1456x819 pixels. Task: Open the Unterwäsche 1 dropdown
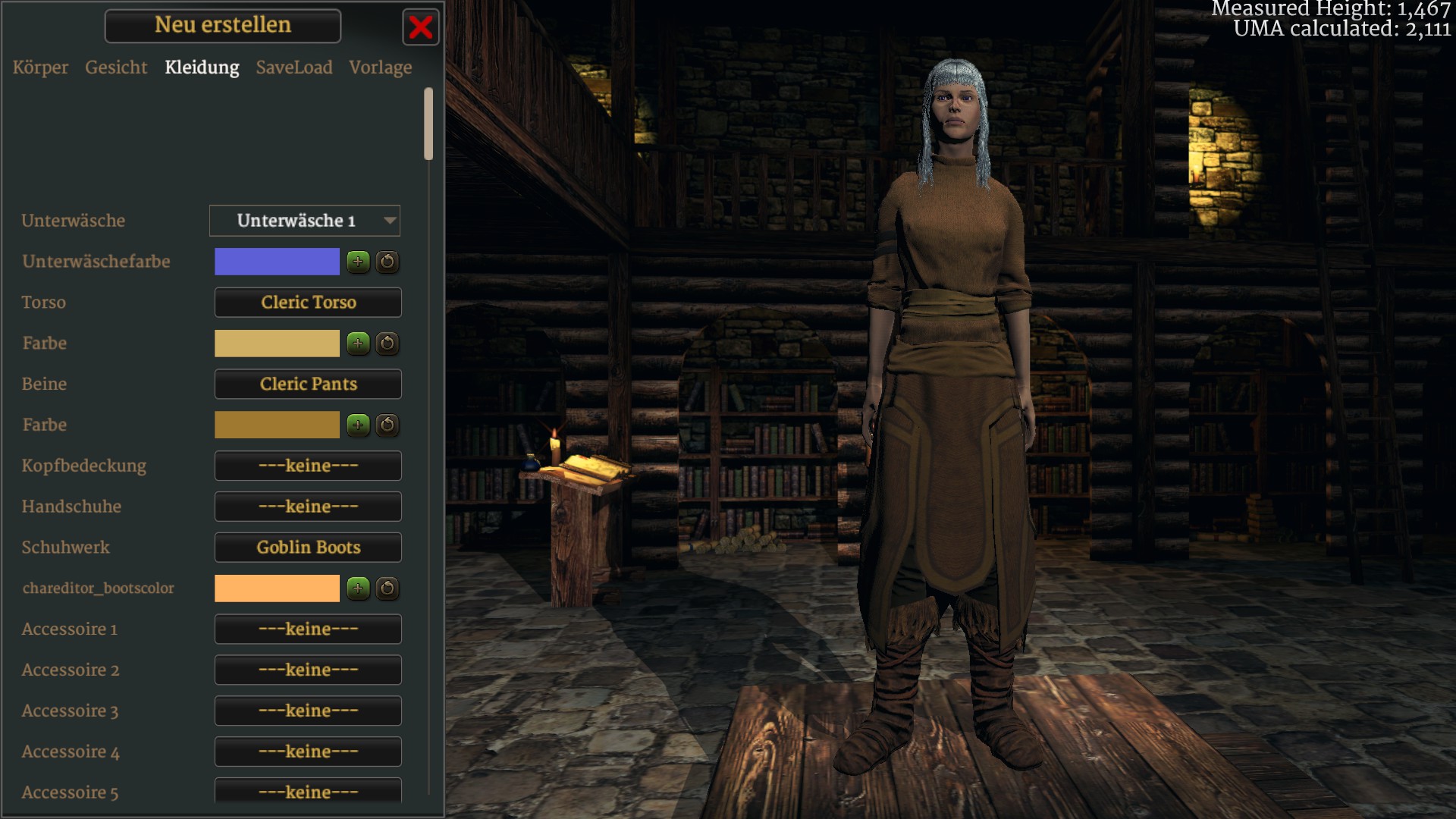coord(305,221)
